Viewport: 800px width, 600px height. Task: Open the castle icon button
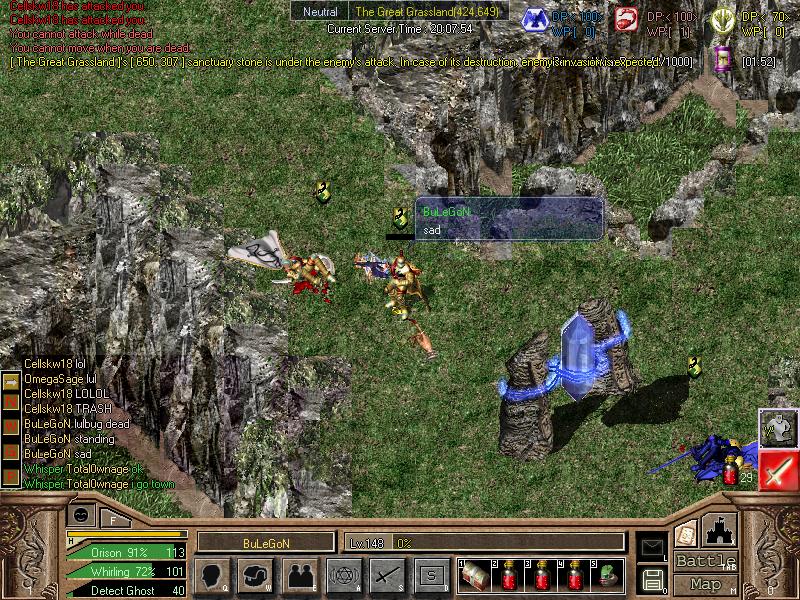pyautogui.click(x=721, y=530)
